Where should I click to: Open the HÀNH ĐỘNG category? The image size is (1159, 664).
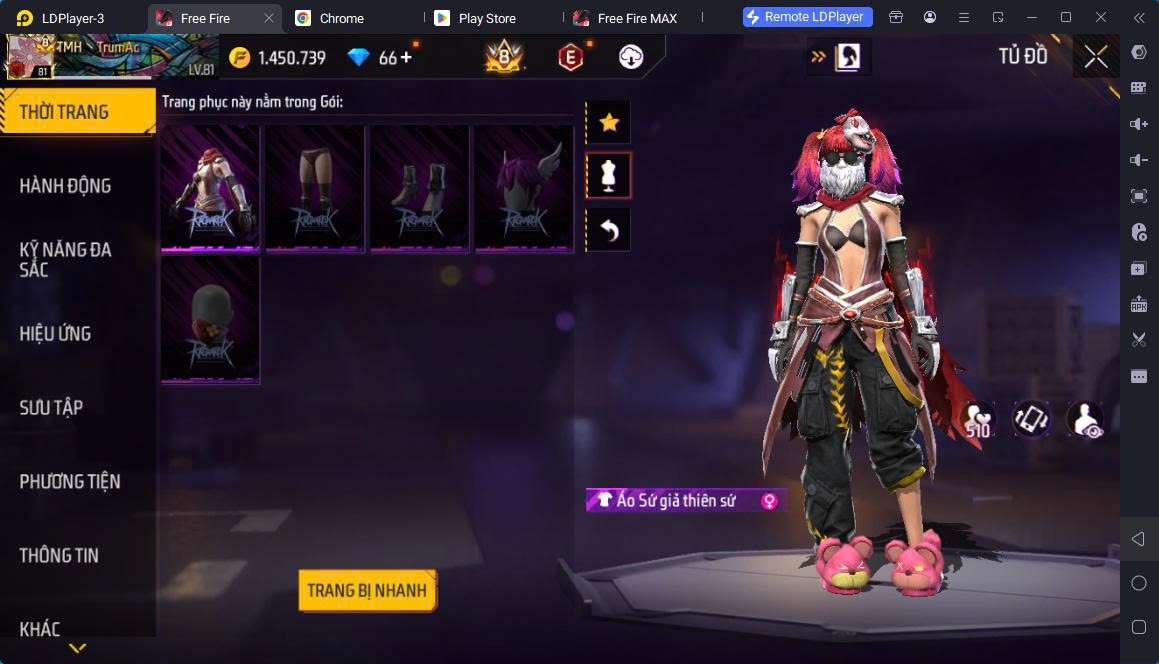point(66,186)
